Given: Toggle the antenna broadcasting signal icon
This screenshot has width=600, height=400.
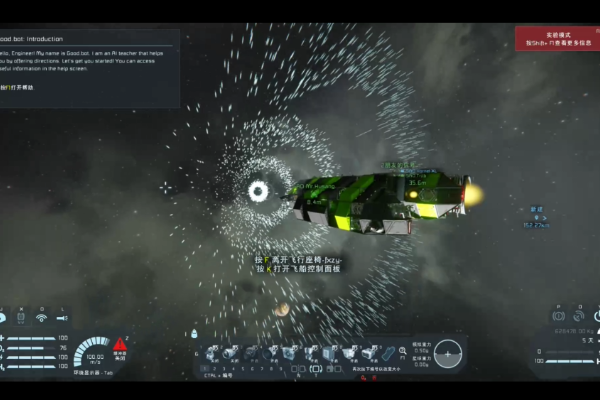Looking at the screenshot, I should pyautogui.click(x=42, y=319).
